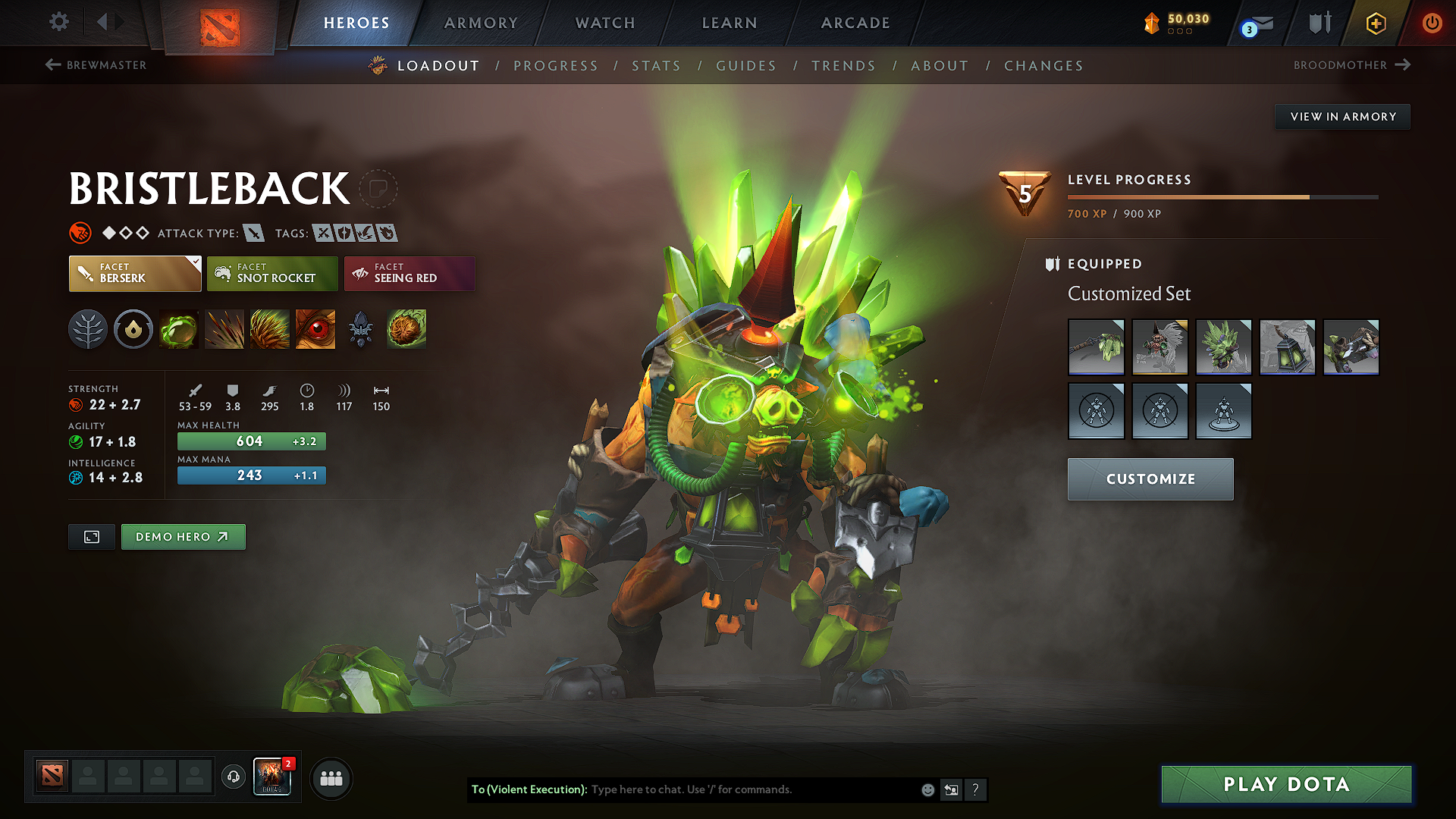Select the Berserk facet
Image resolution: width=1456 pixels, height=819 pixels.
click(134, 273)
